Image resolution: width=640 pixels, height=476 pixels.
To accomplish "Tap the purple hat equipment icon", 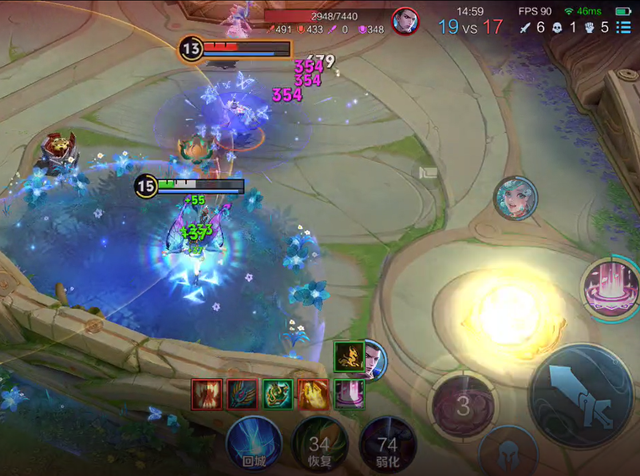I will [349, 393].
